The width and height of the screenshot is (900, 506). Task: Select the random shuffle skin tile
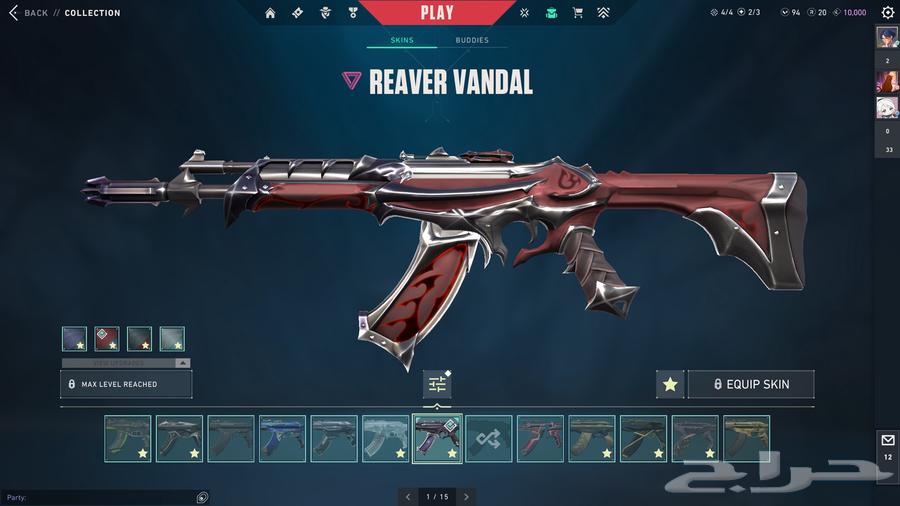click(x=489, y=438)
